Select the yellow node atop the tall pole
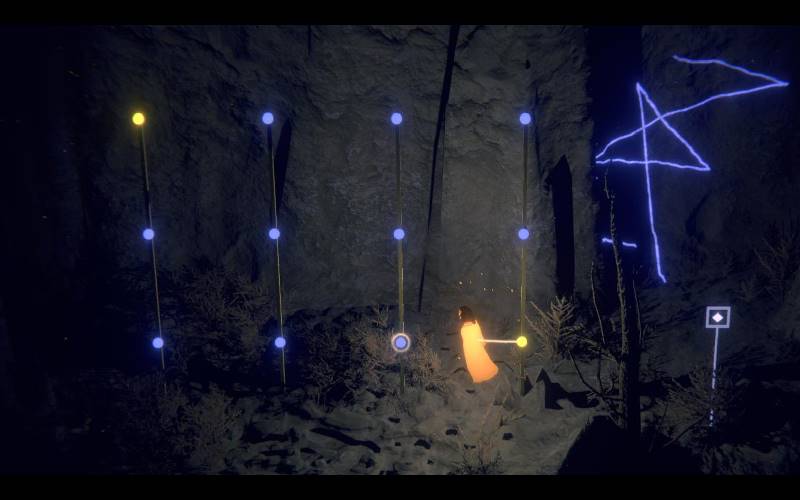 (x=138, y=119)
